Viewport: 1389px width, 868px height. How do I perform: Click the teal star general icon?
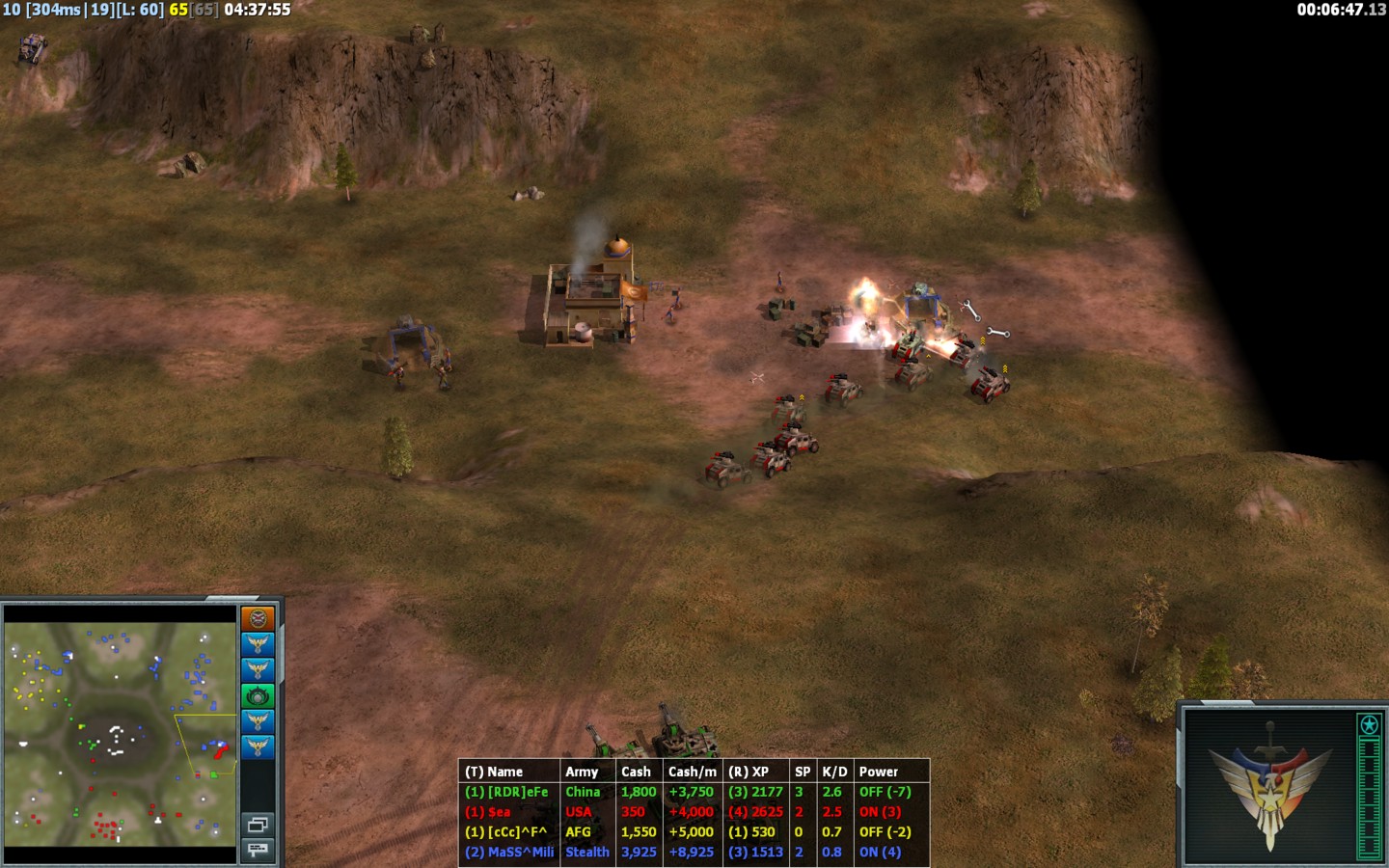[1369, 724]
